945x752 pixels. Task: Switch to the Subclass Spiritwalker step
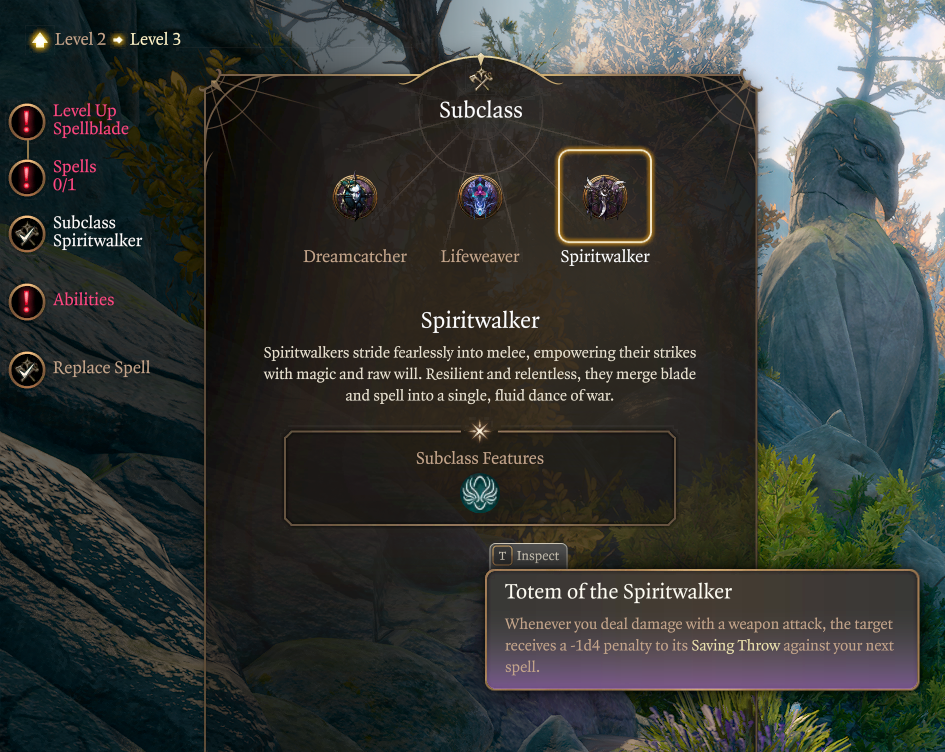[x=27, y=233]
